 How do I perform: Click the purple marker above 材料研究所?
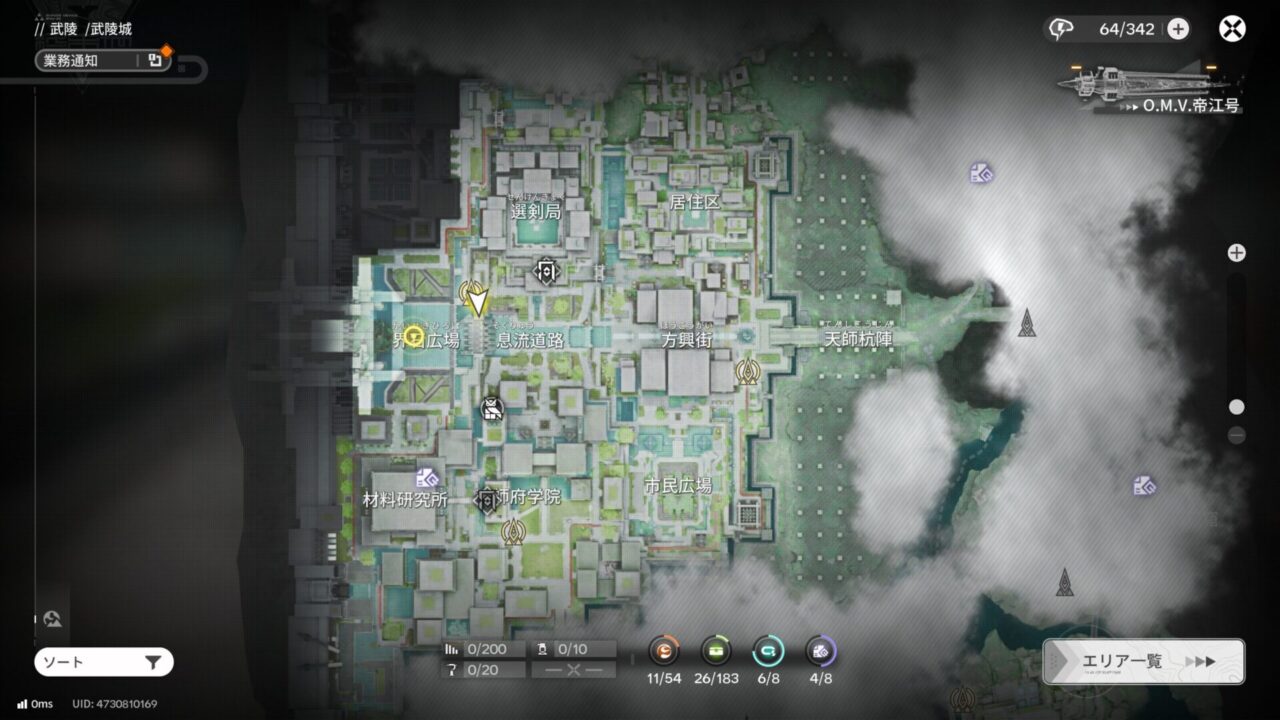[428, 477]
